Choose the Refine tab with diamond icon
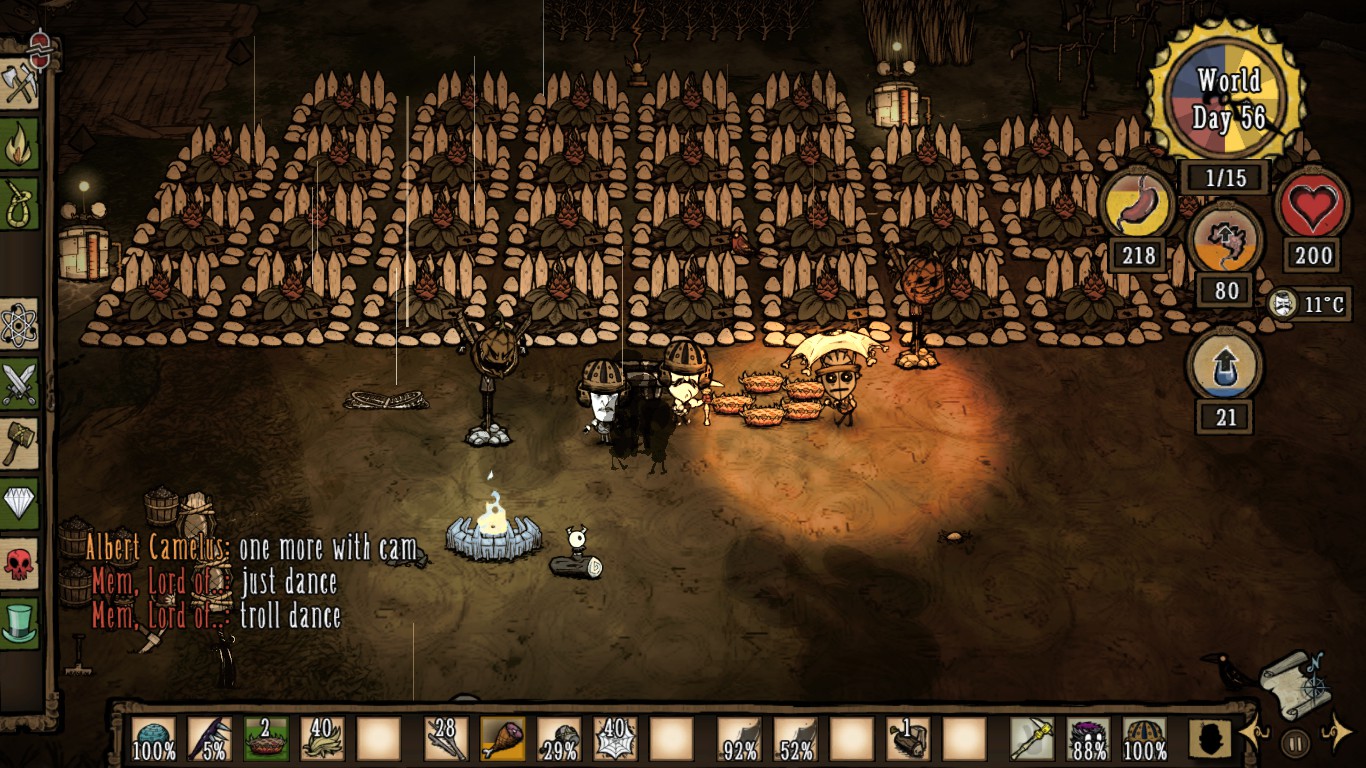 (20, 503)
